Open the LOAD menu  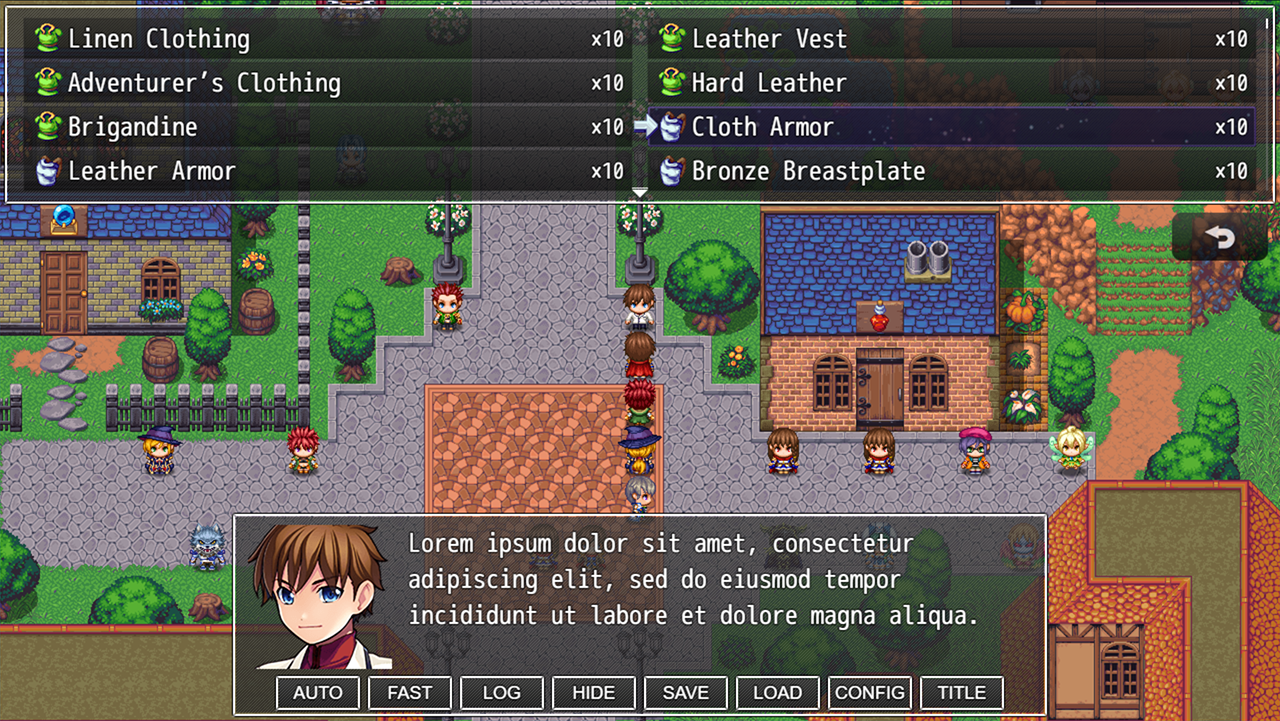click(x=778, y=692)
